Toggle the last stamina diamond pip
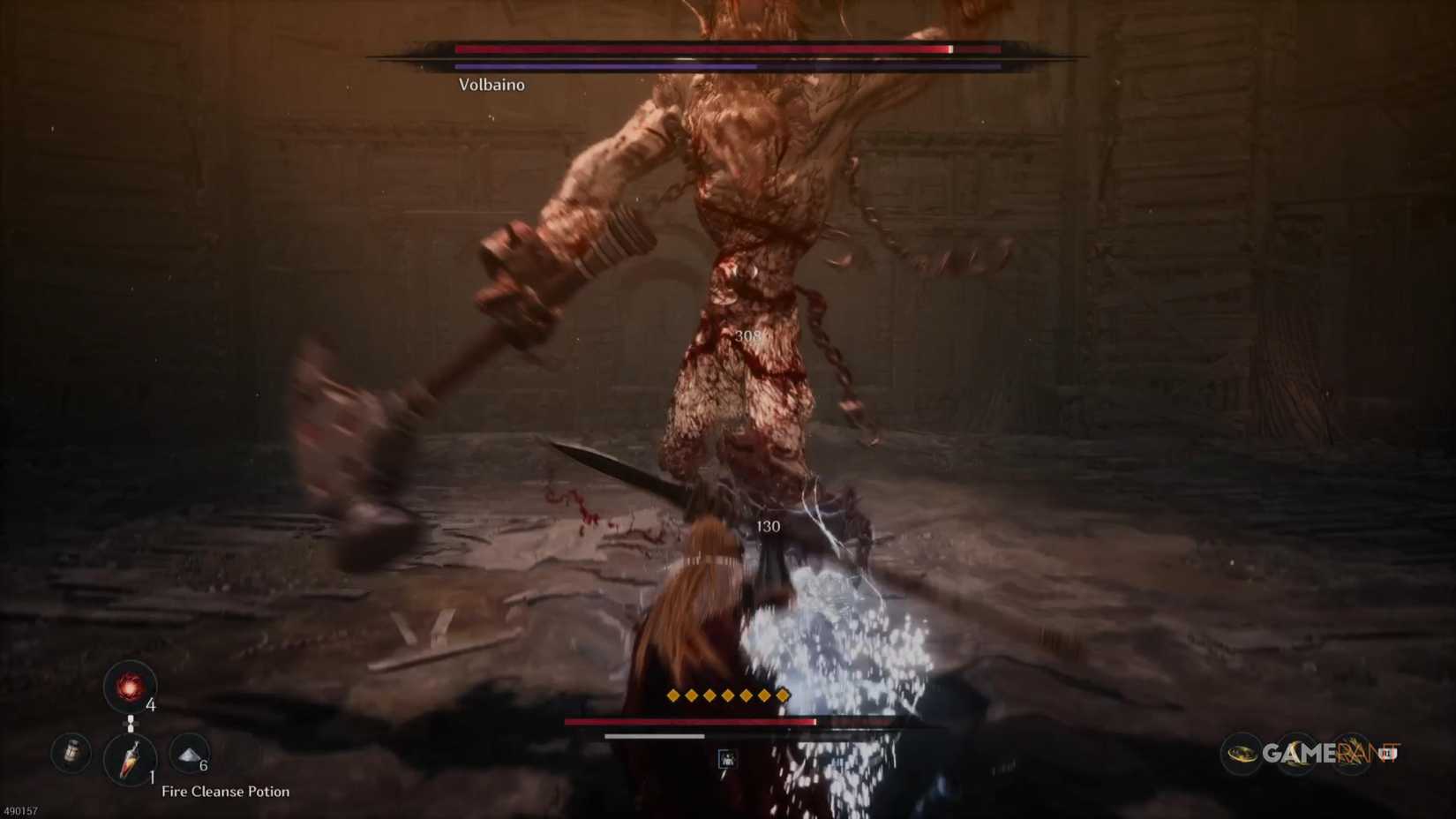This screenshot has width=1456, height=819. click(784, 695)
